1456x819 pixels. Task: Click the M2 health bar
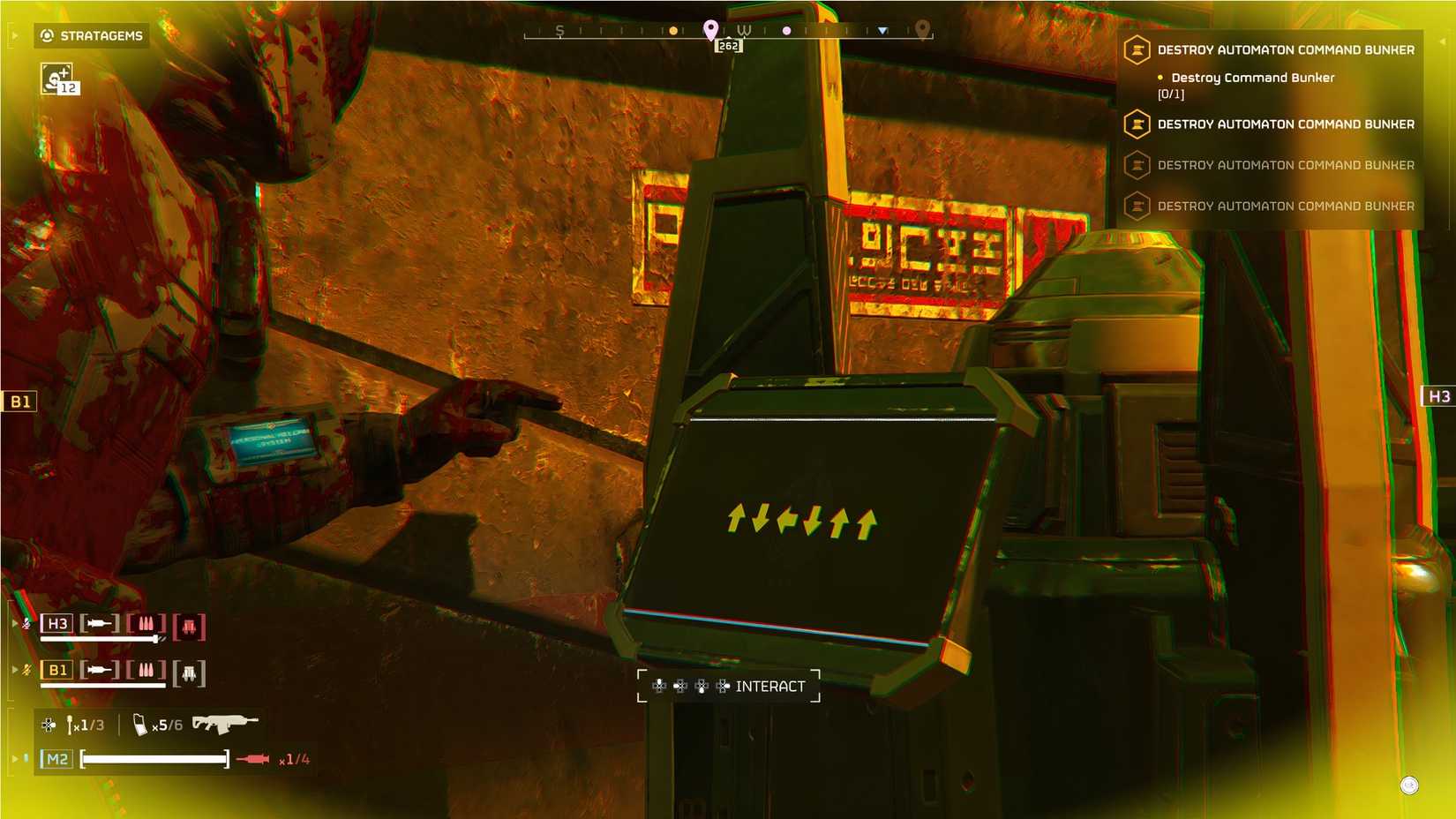pyautogui.click(x=154, y=758)
